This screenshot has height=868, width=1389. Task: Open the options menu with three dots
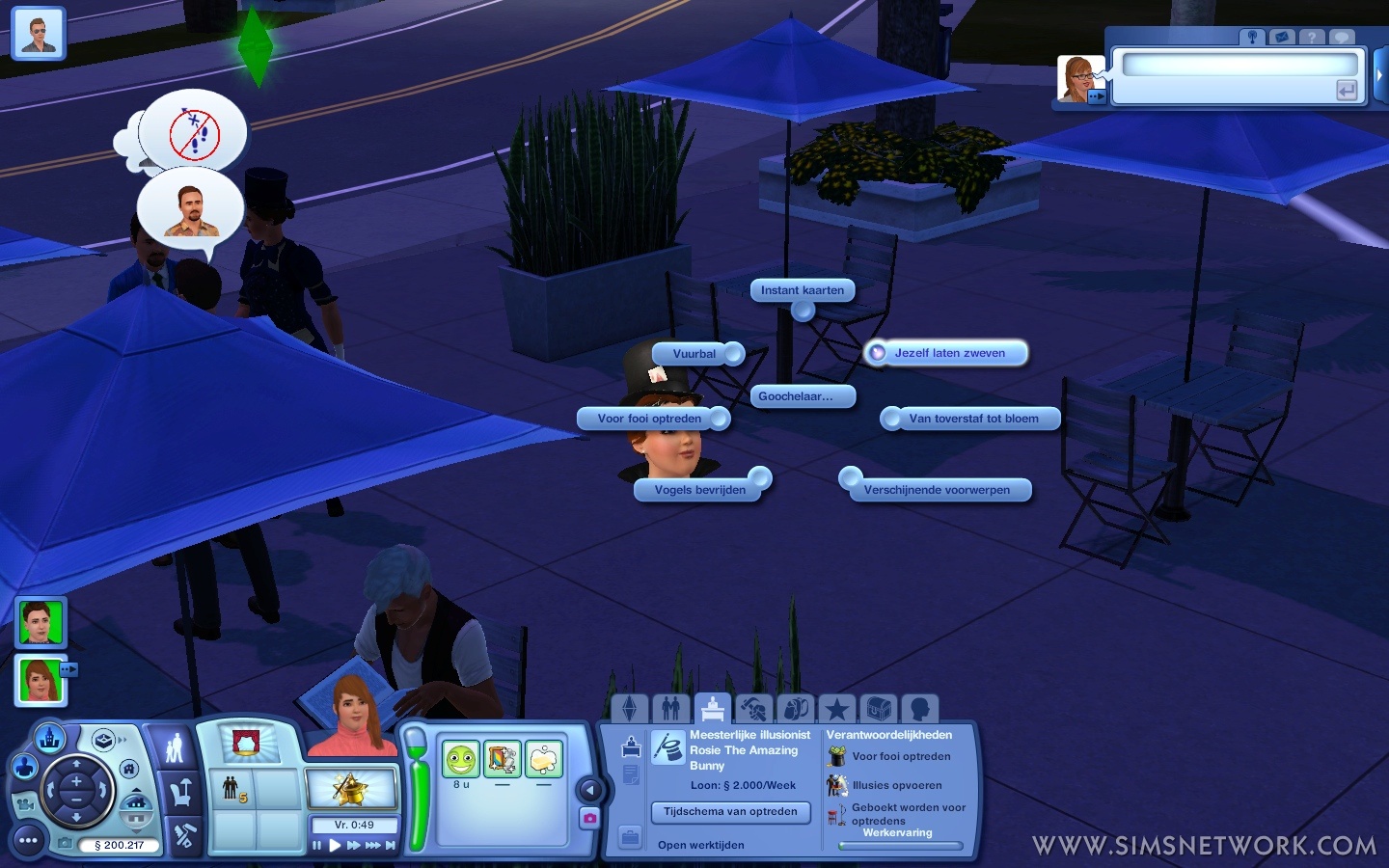(x=28, y=841)
